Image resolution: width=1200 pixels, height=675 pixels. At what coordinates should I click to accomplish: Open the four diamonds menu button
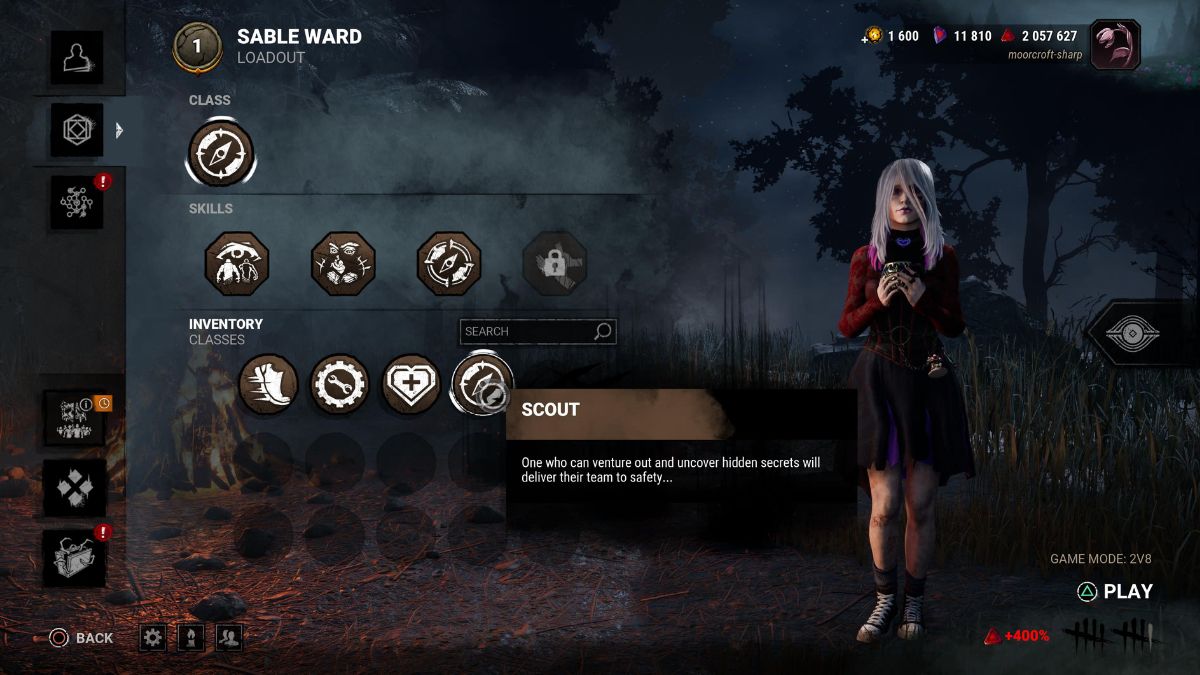(x=75, y=488)
